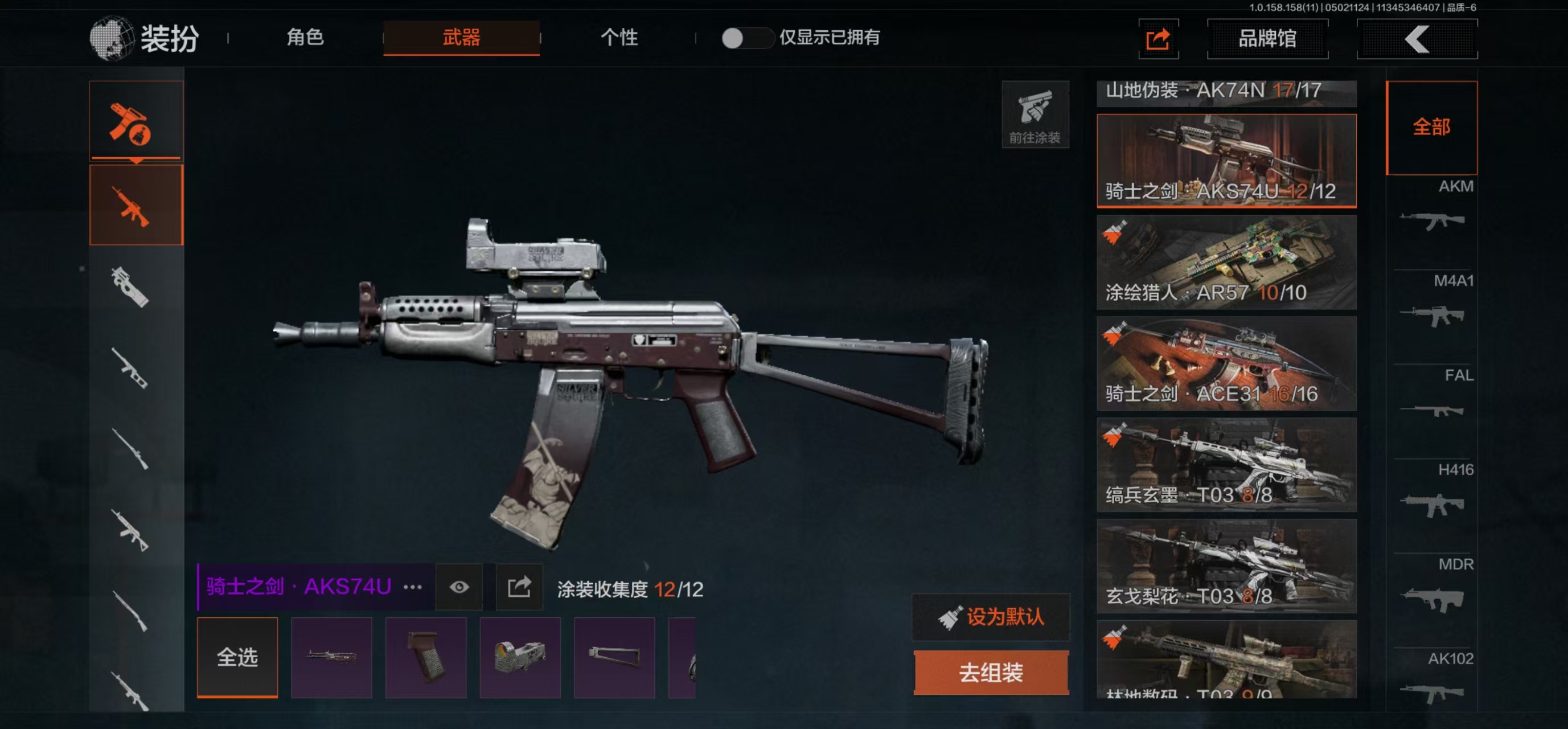Show 全部 weapon filter

click(x=1431, y=127)
